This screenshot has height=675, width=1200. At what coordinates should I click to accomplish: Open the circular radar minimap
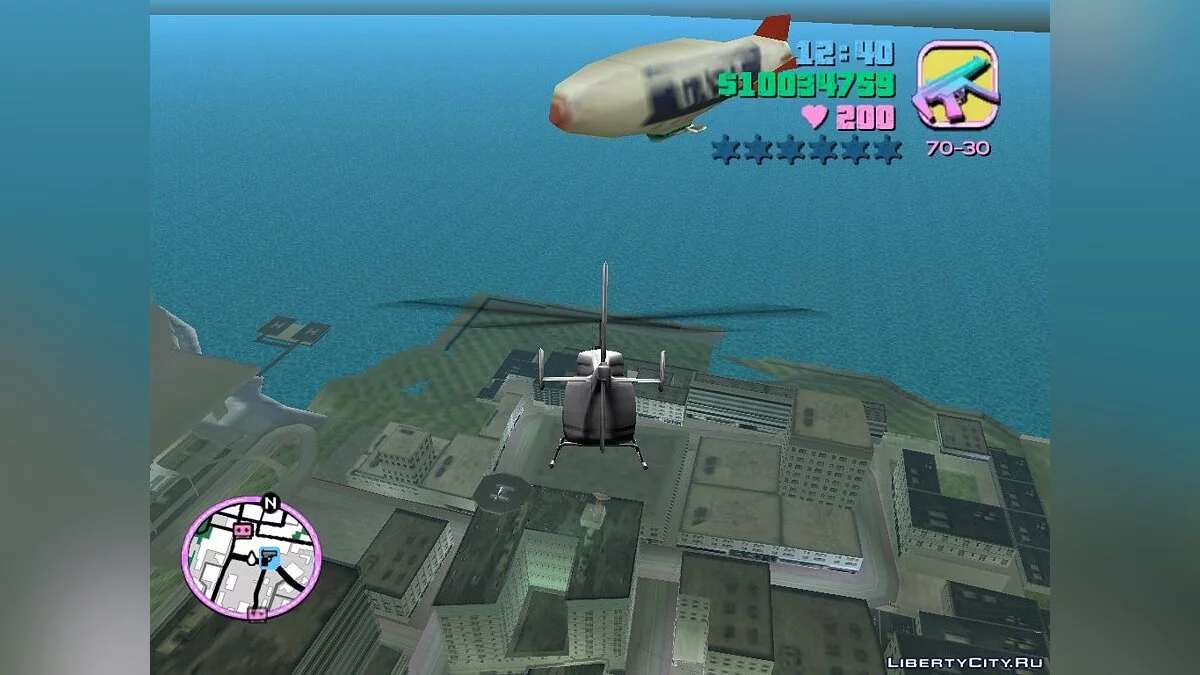tap(251, 556)
